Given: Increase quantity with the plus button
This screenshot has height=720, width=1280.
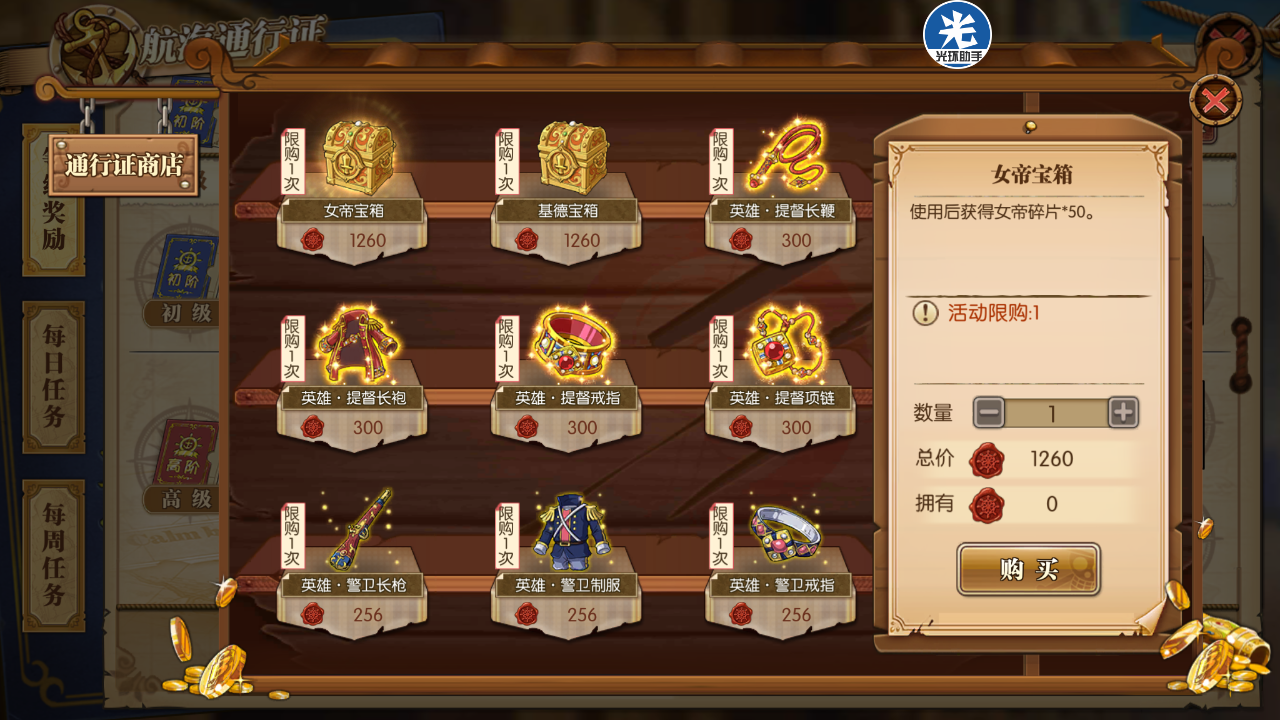Looking at the screenshot, I should tap(1123, 412).
